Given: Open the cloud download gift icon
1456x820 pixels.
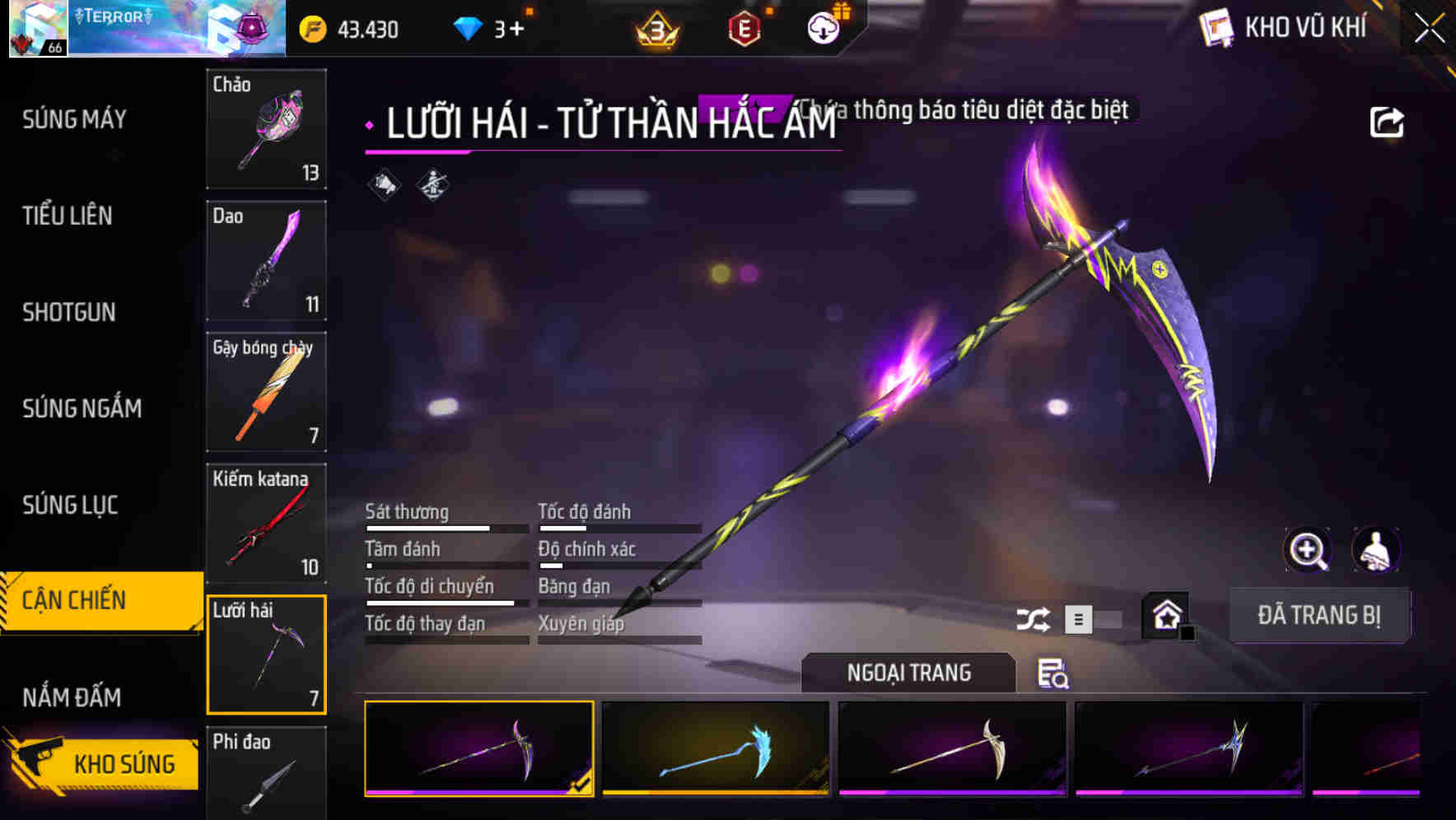Looking at the screenshot, I should pos(823,27).
